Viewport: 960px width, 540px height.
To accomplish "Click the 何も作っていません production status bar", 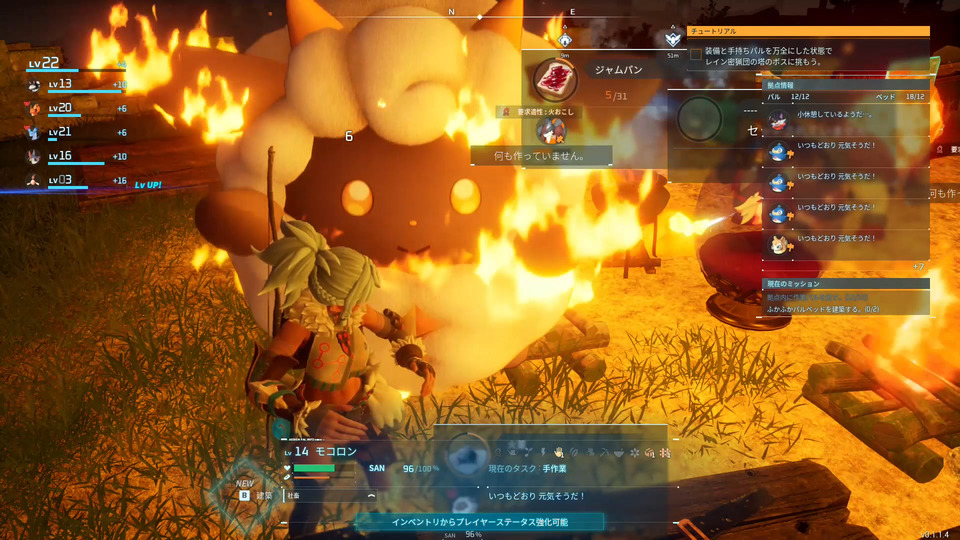I will coord(541,156).
